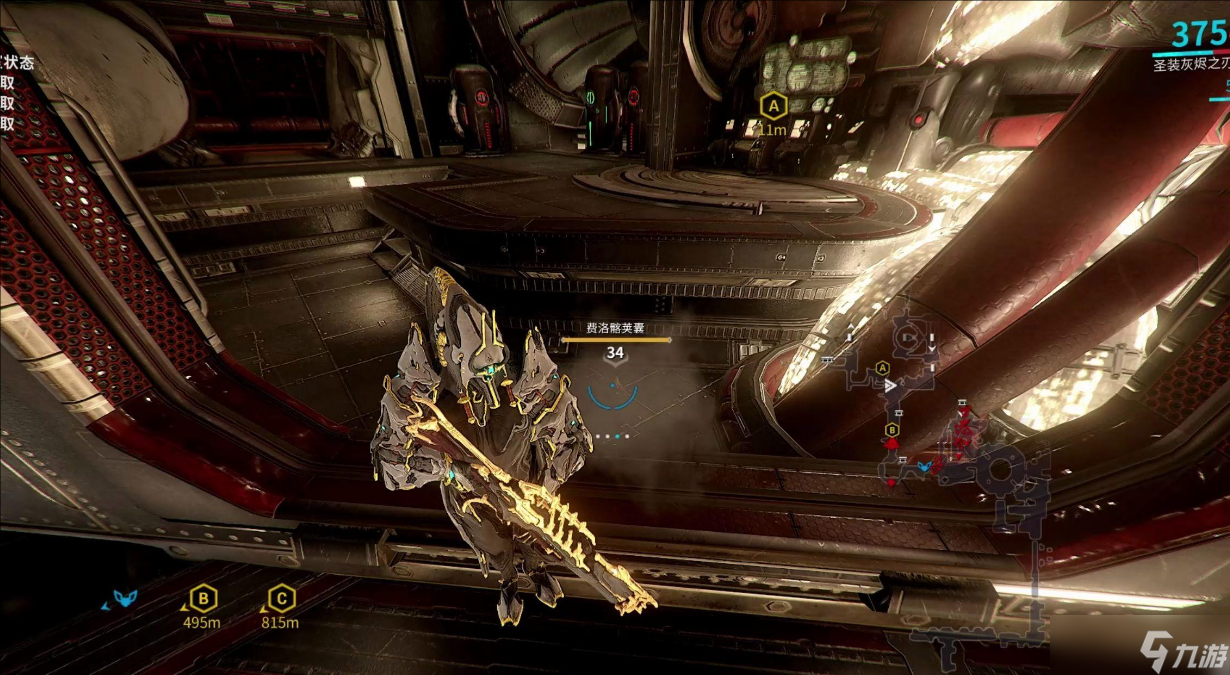This screenshot has width=1230, height=675.
Task: Click the blue companion icon on the minimap
Action: [x=925, y=466]
